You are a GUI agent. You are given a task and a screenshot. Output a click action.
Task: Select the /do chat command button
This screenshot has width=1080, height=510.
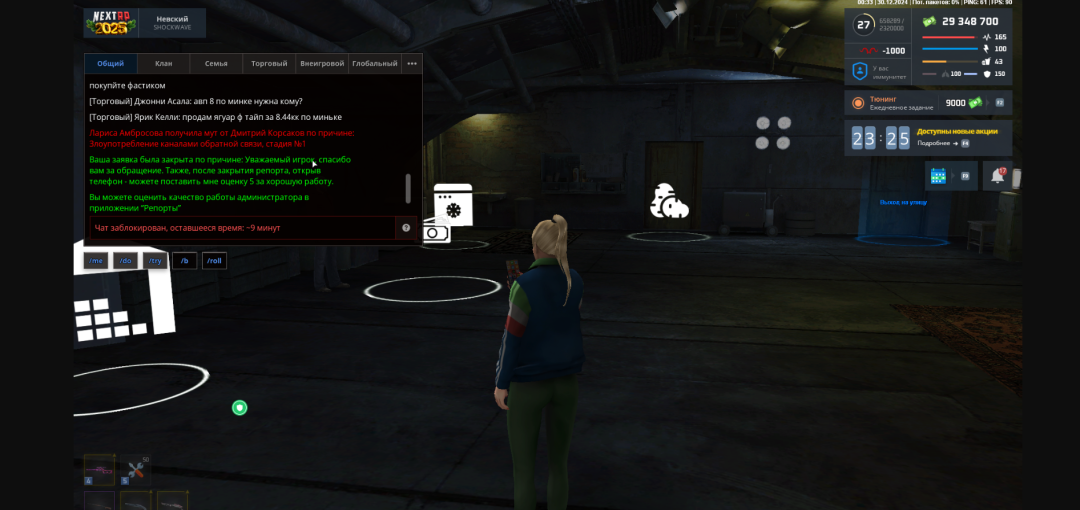point(125,261)
